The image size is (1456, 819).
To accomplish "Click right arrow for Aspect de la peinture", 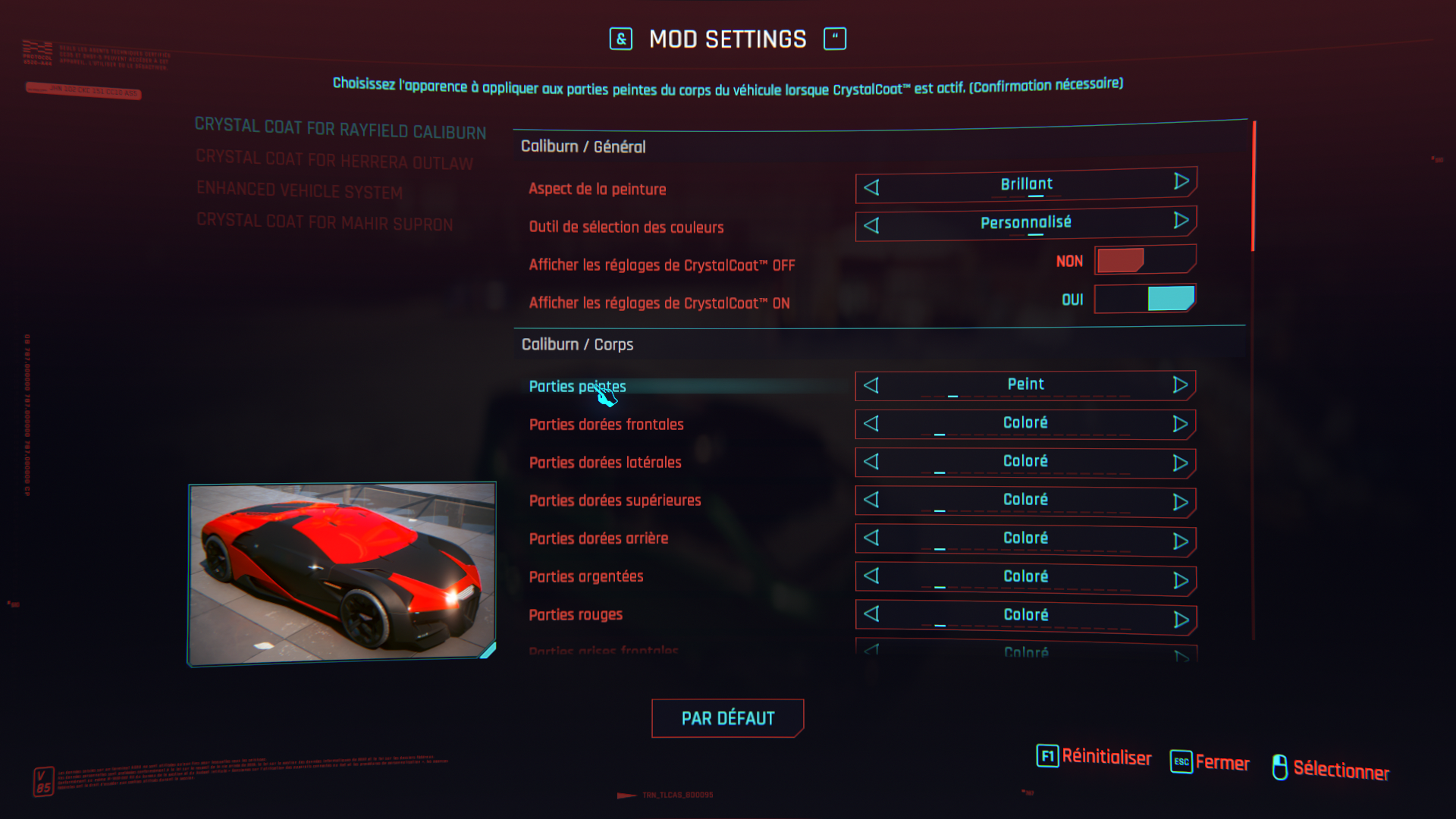I will pyautogui.click(x=1181, y=181).
